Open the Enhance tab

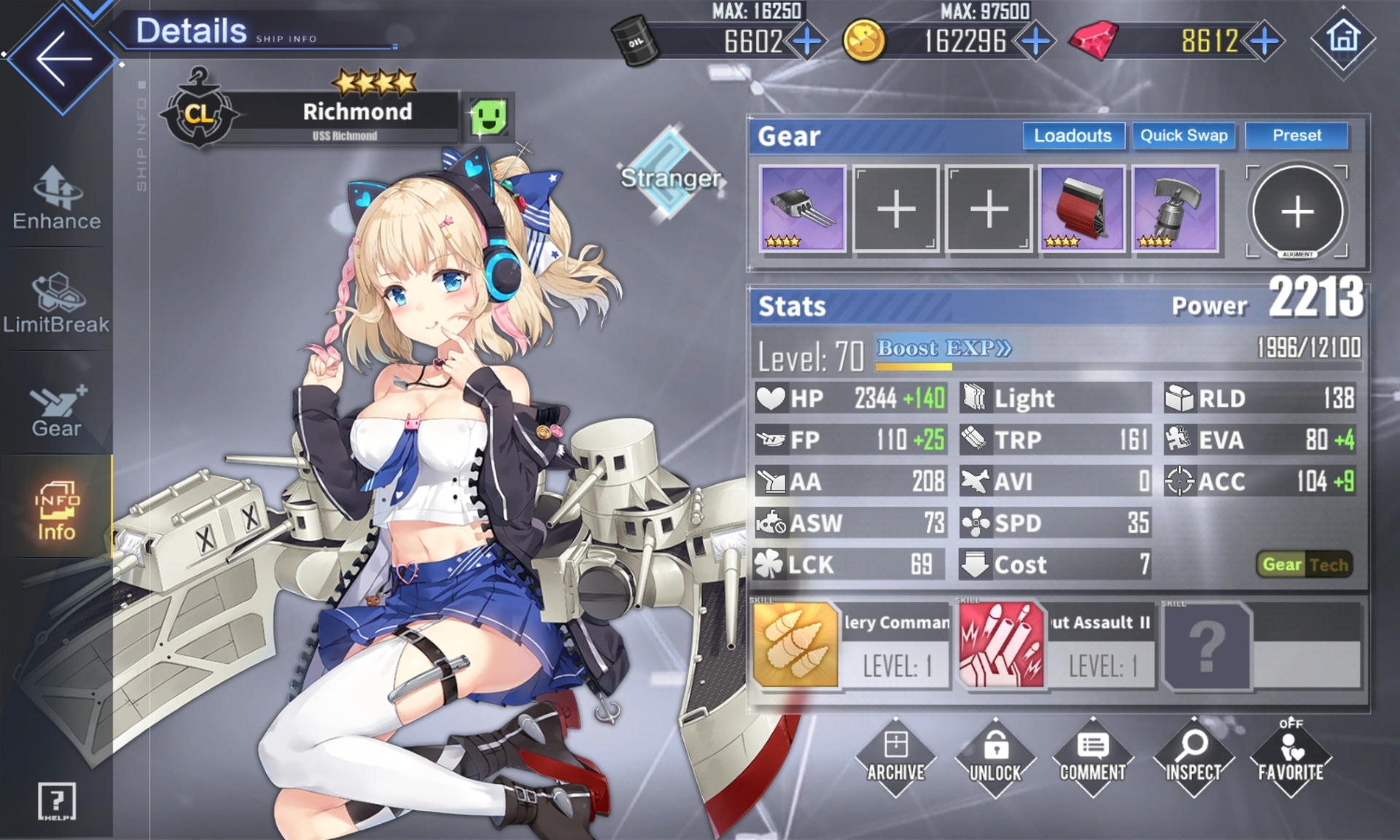pos(56,198)
